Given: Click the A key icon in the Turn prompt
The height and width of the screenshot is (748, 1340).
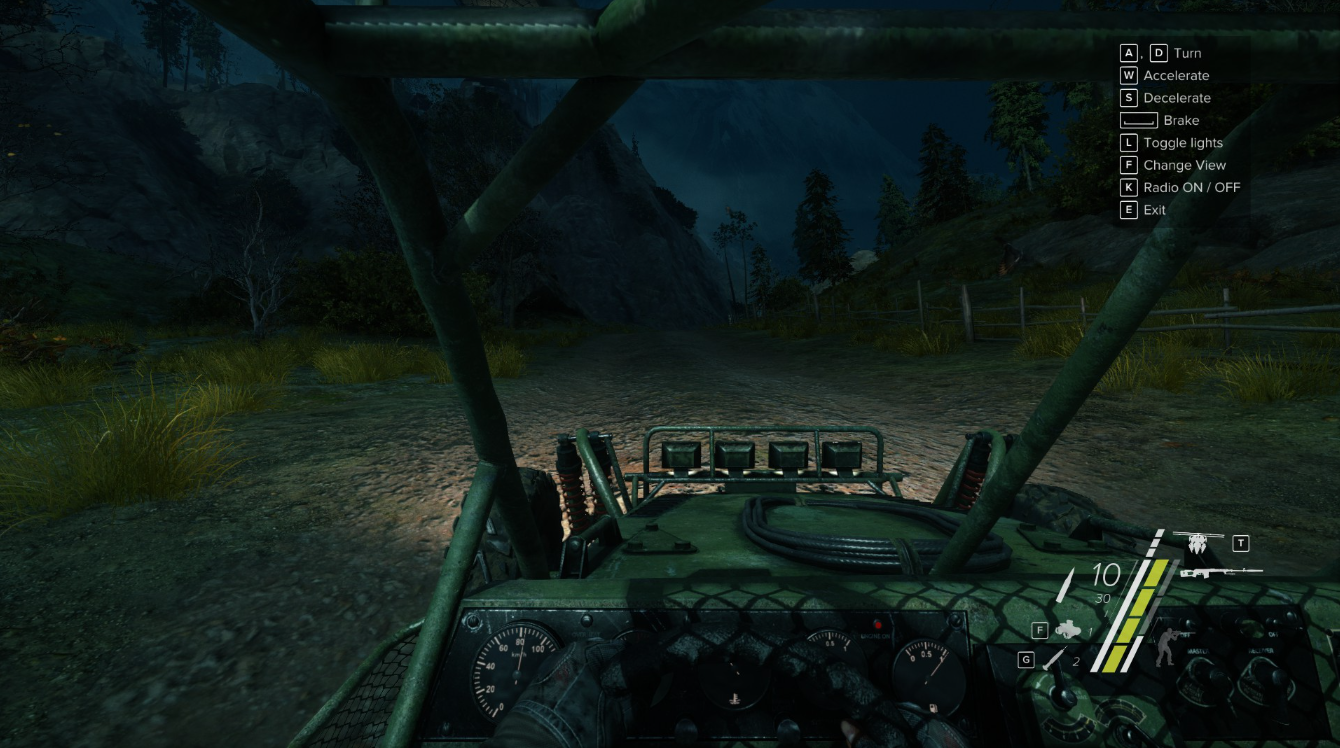Looking at the screenshot, I should click(1127, 52).
